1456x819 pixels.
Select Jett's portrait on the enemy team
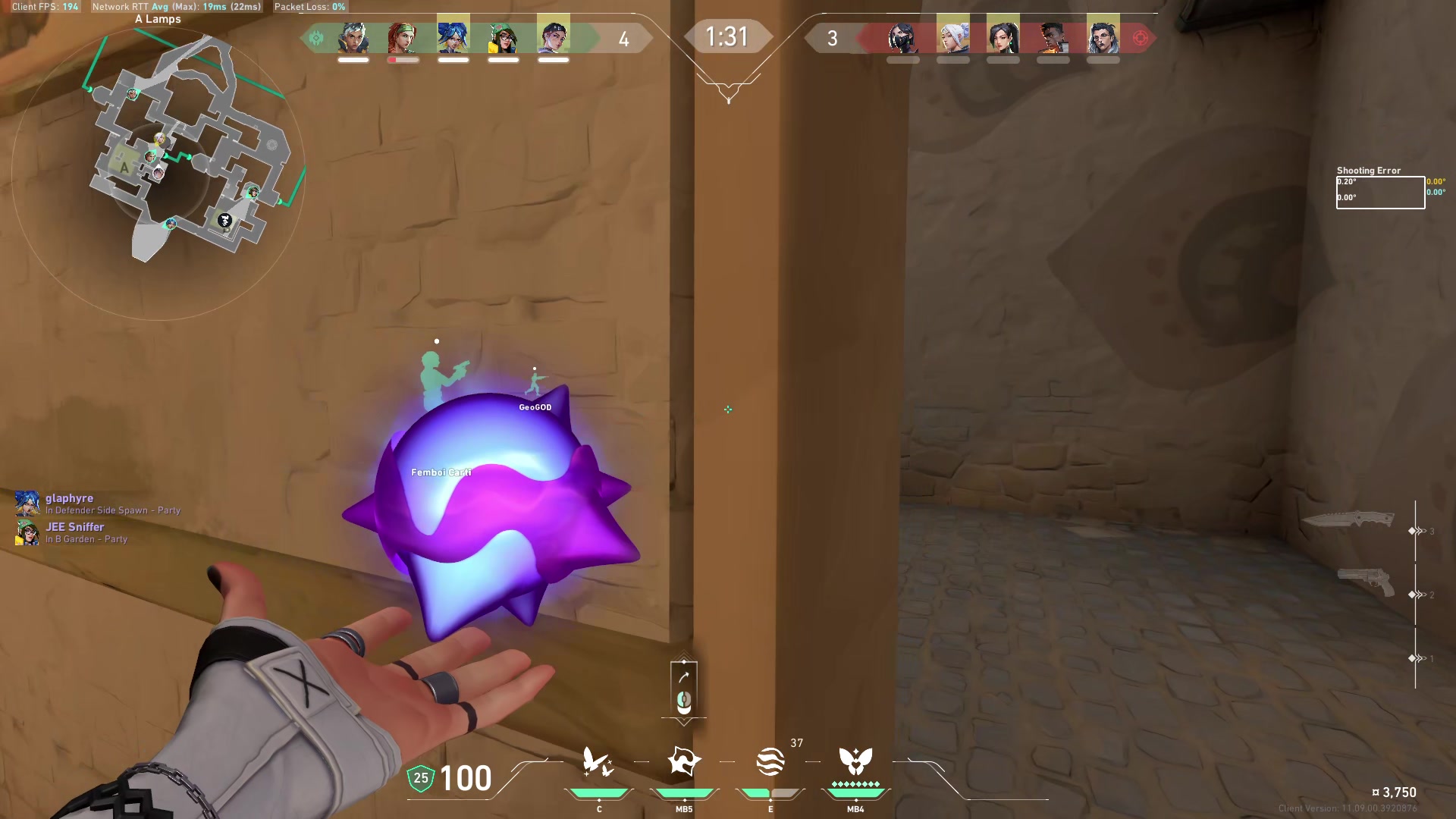click(x=953, y=36)
